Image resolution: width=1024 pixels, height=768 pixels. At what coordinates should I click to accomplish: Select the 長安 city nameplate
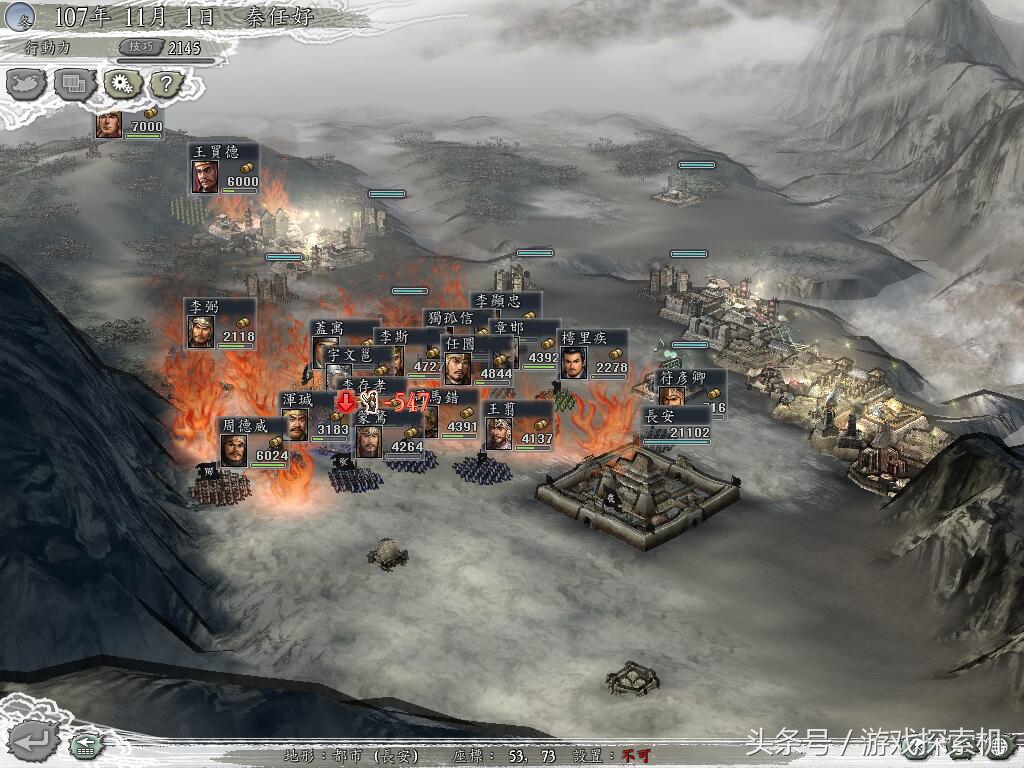677,423
